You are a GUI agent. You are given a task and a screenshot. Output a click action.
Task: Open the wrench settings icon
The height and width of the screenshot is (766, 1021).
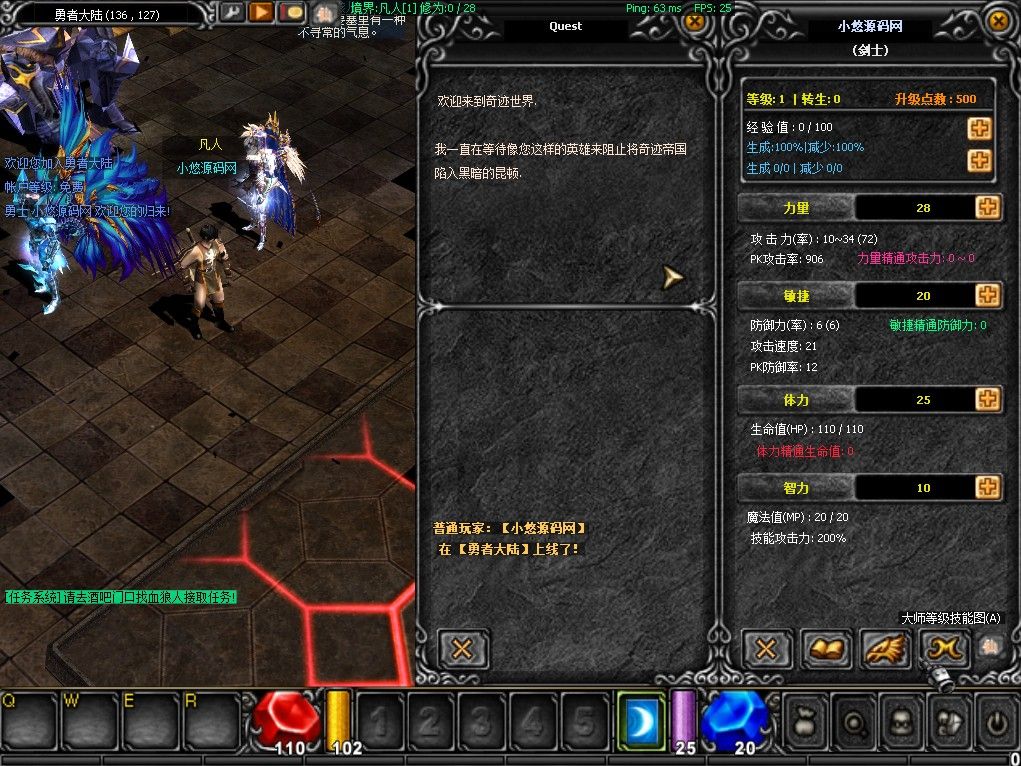click(x=232, y=13)
